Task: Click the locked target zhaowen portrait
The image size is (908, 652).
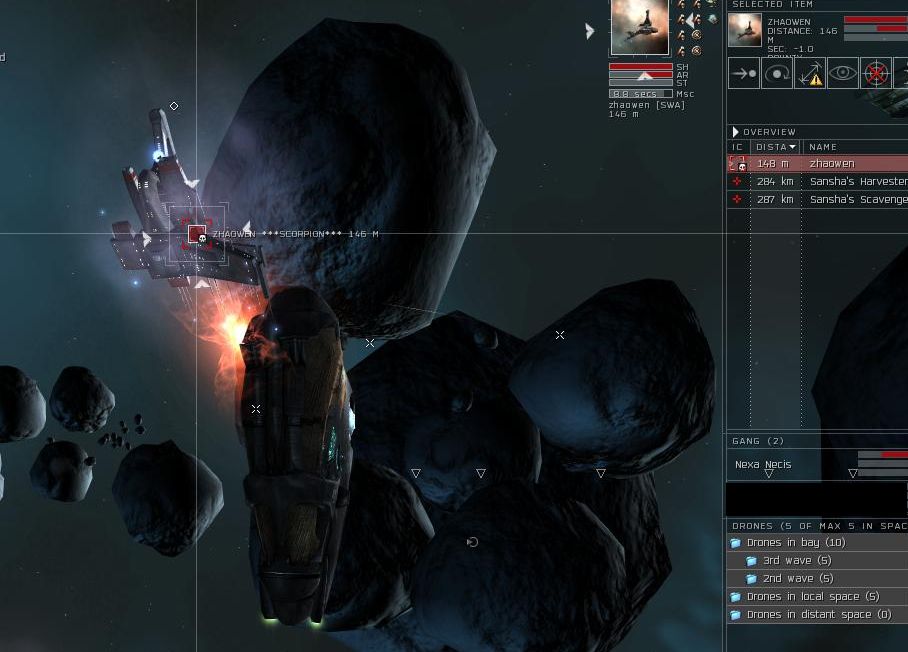Action: (x=639, y=27)
